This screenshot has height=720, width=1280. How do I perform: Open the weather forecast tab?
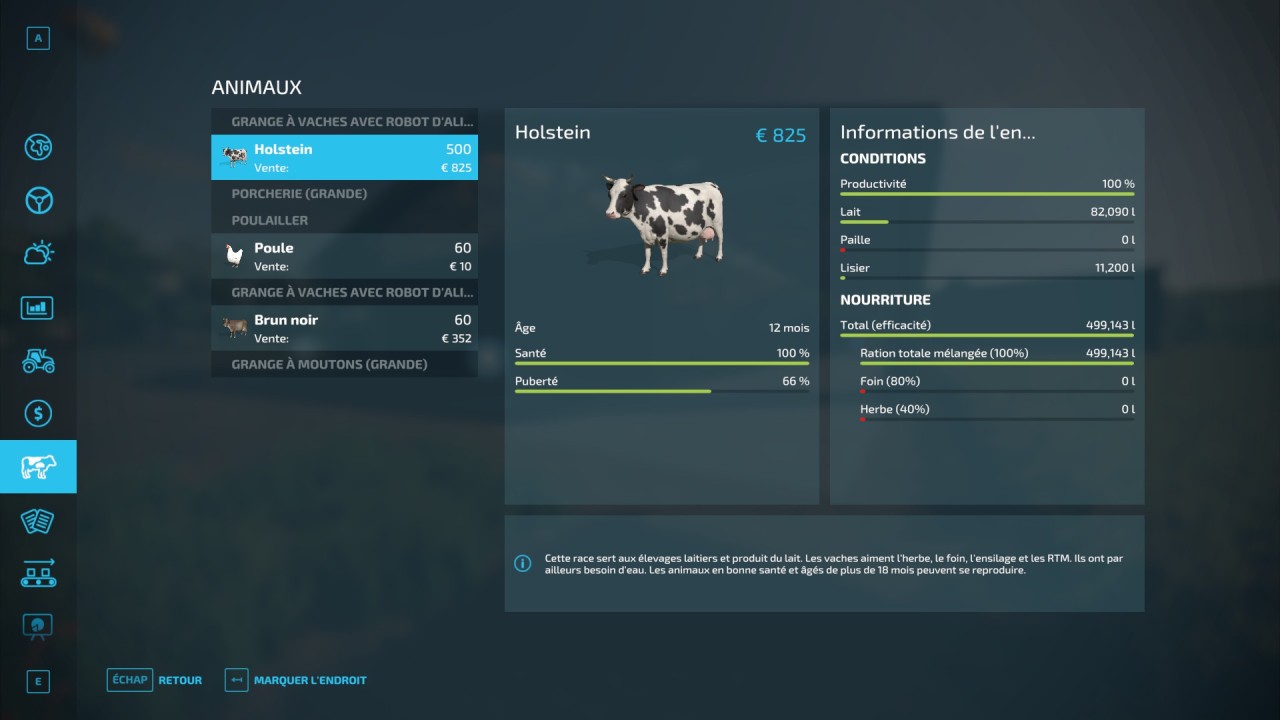coord(38,253)
